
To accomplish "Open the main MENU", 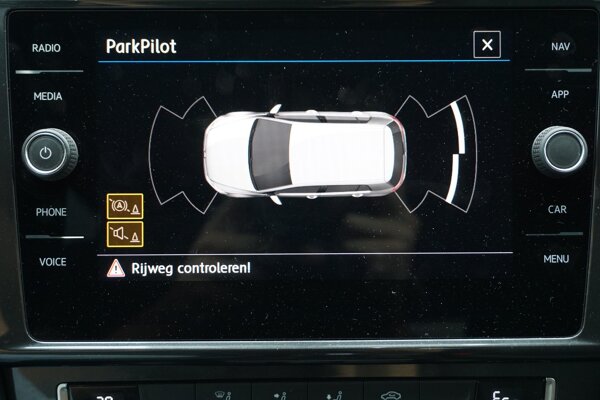I will click(557, 259).
